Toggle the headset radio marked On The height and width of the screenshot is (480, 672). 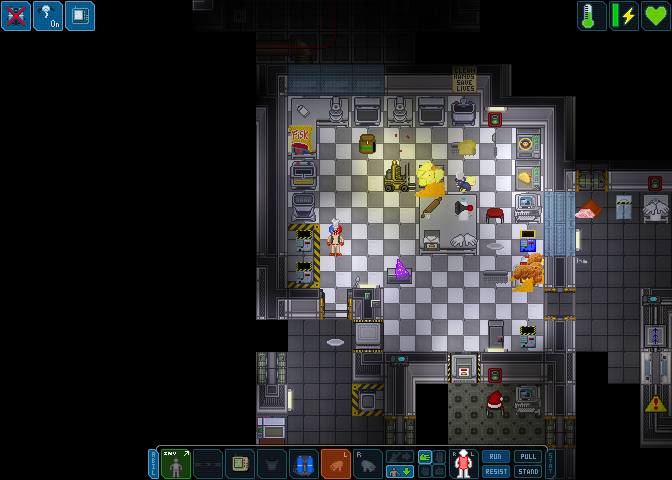[48, 16]
